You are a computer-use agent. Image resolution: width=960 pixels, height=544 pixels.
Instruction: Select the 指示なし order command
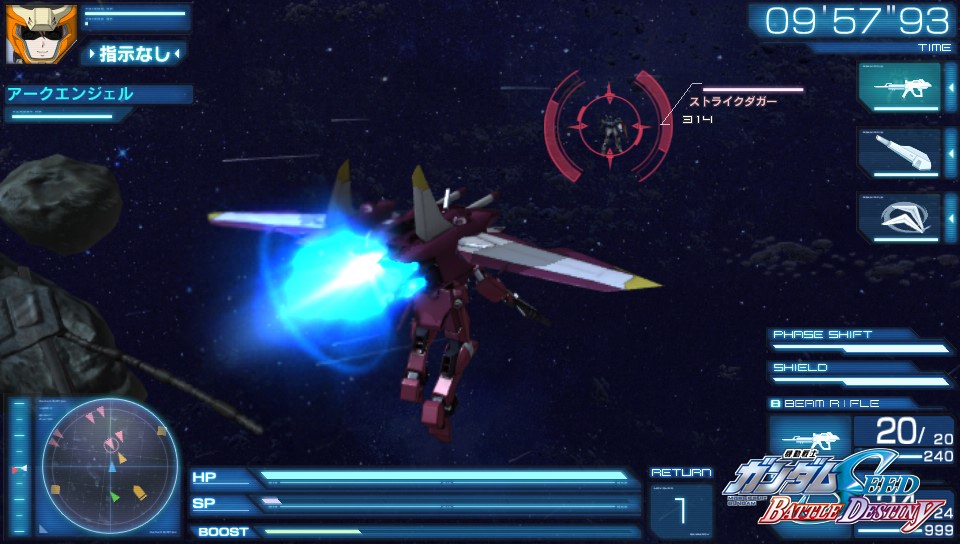coord(134,53)
